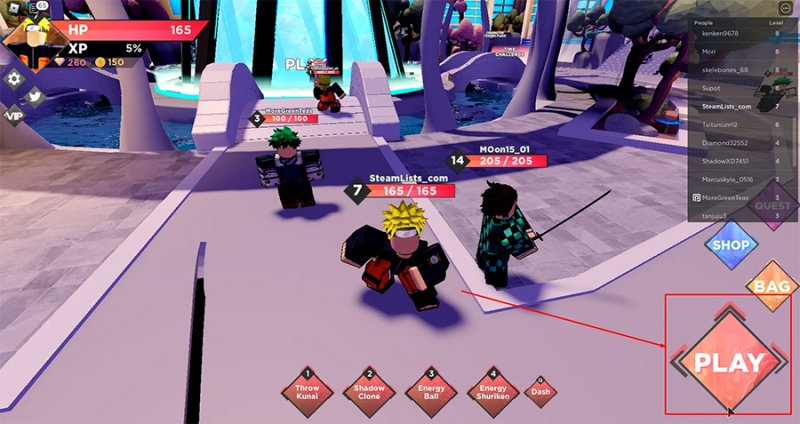Select skelebones_68 in the player list
Viewport: 800px width, 424px height.
pos(729,69)
